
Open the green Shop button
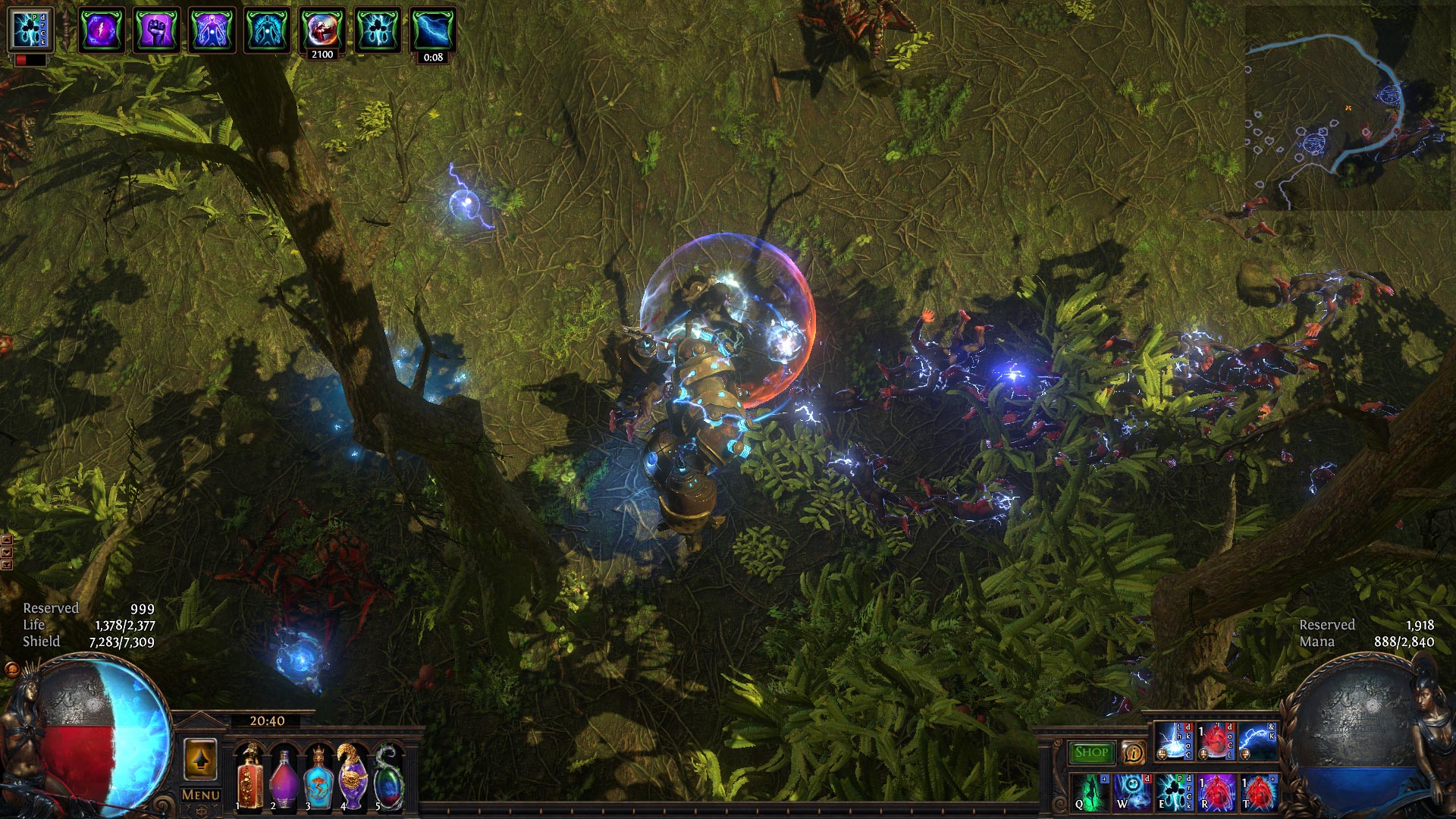point(1091,752)
